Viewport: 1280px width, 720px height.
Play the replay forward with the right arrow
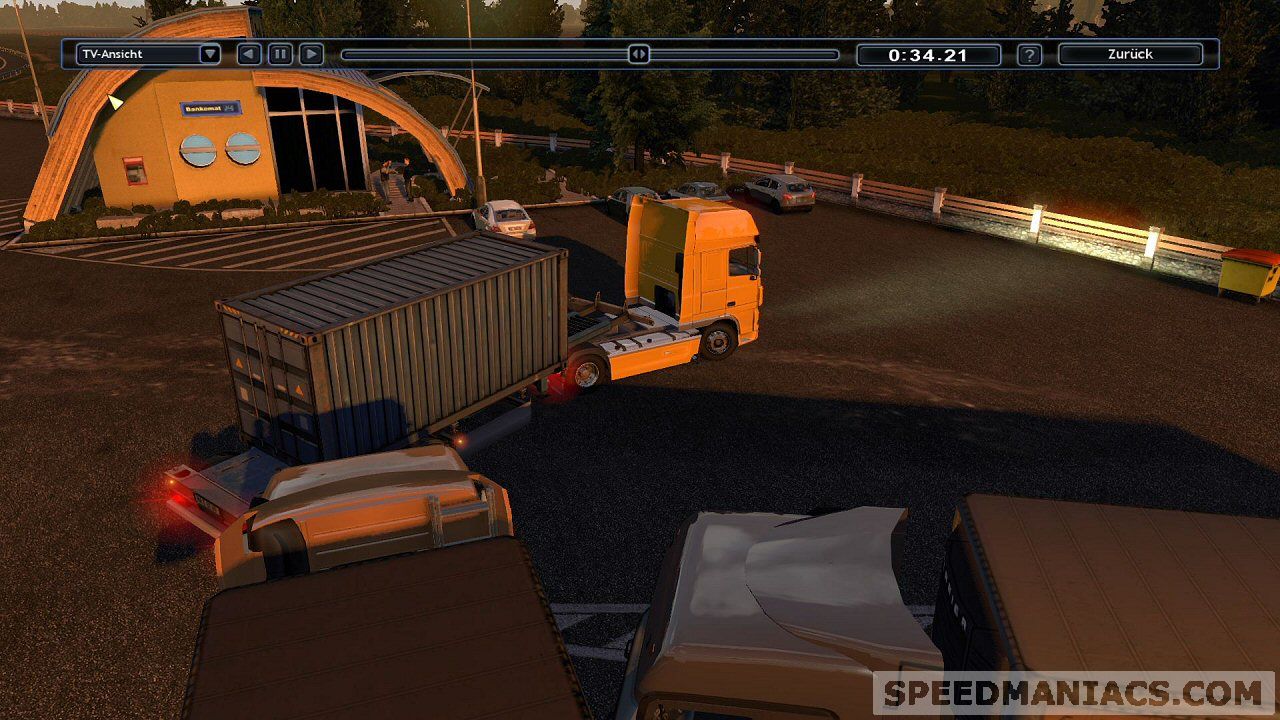311,54
